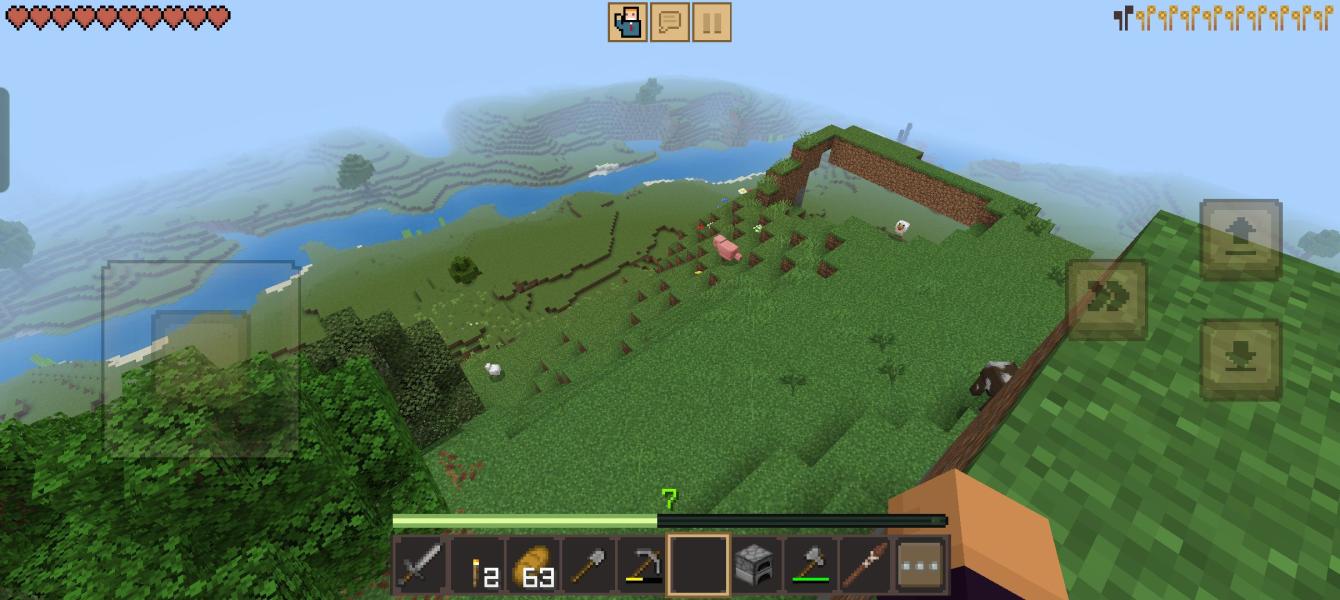Choose the bread stack of 63
This screenshot has width=1340, height=600.
[x=532, y=565]
